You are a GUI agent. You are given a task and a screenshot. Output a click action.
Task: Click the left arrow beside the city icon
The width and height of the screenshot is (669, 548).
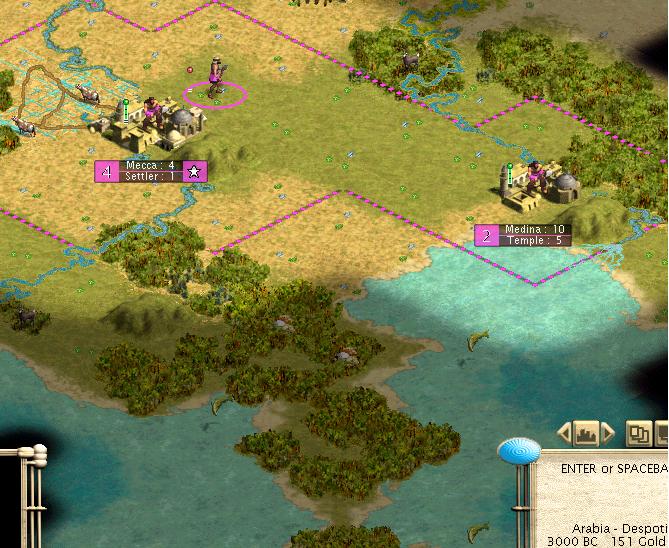pos(564,434)
